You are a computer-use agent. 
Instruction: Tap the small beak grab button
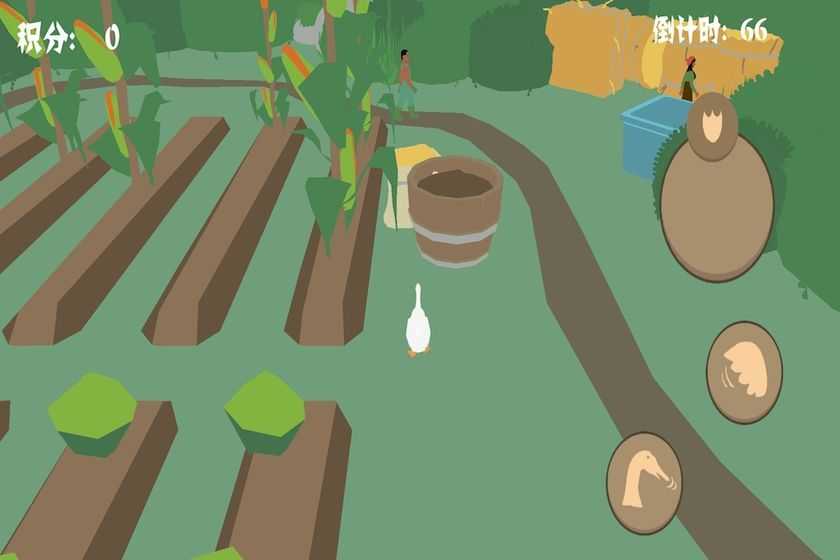[712, 127]
